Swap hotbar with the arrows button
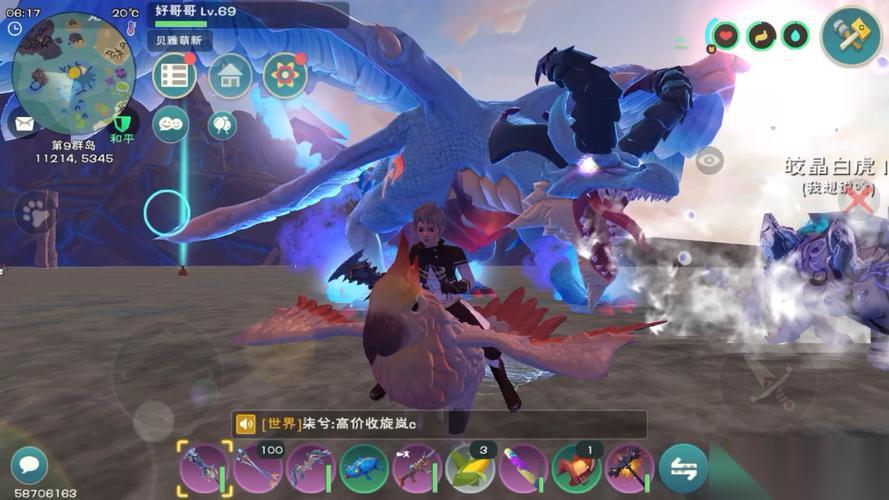 (683, 469)
